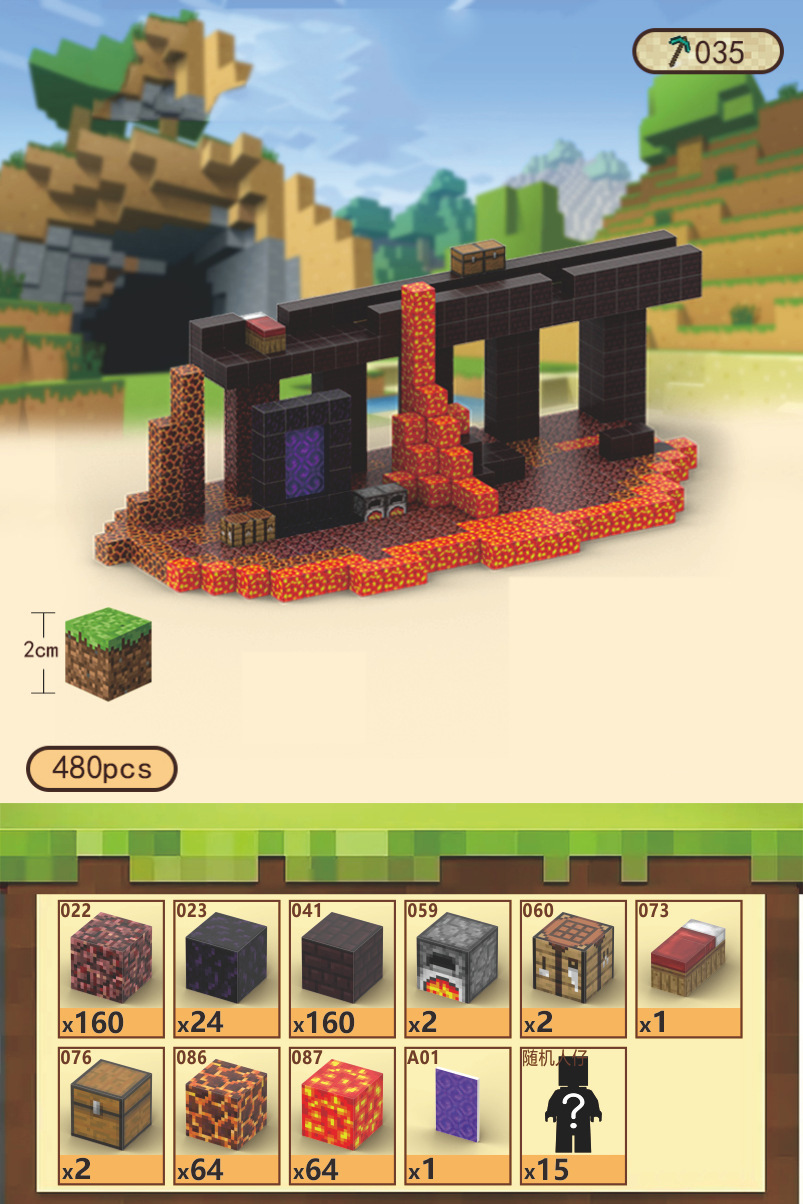
Task: Choose the purple portal piece A01
Action: tap(458, 1115)
